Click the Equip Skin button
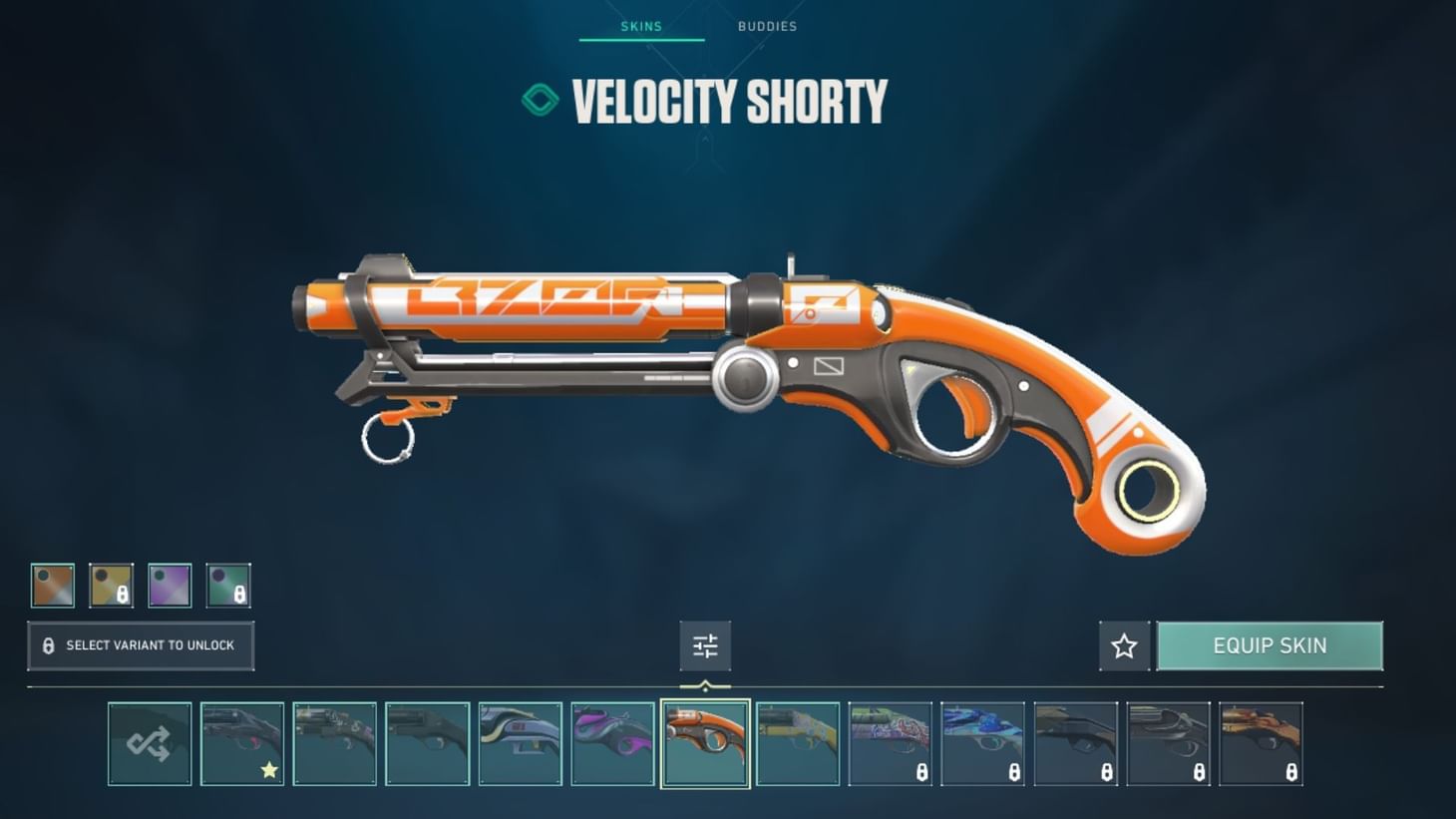Screen dimensions: 1456x819 (x=1270, y=645)
